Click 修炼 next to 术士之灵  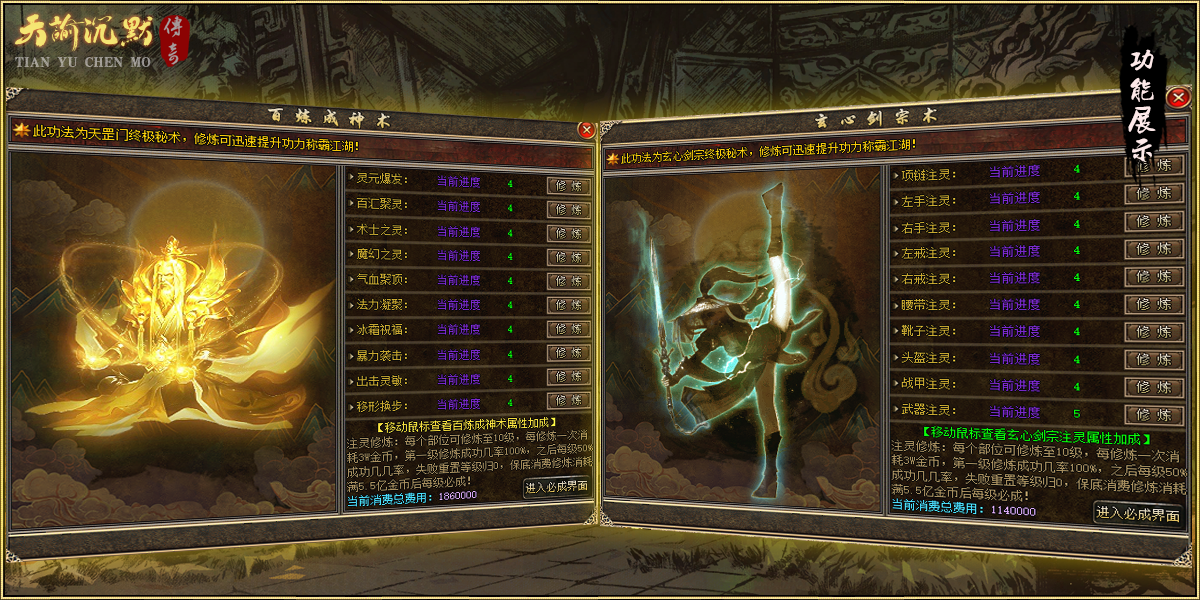point(569,234)
